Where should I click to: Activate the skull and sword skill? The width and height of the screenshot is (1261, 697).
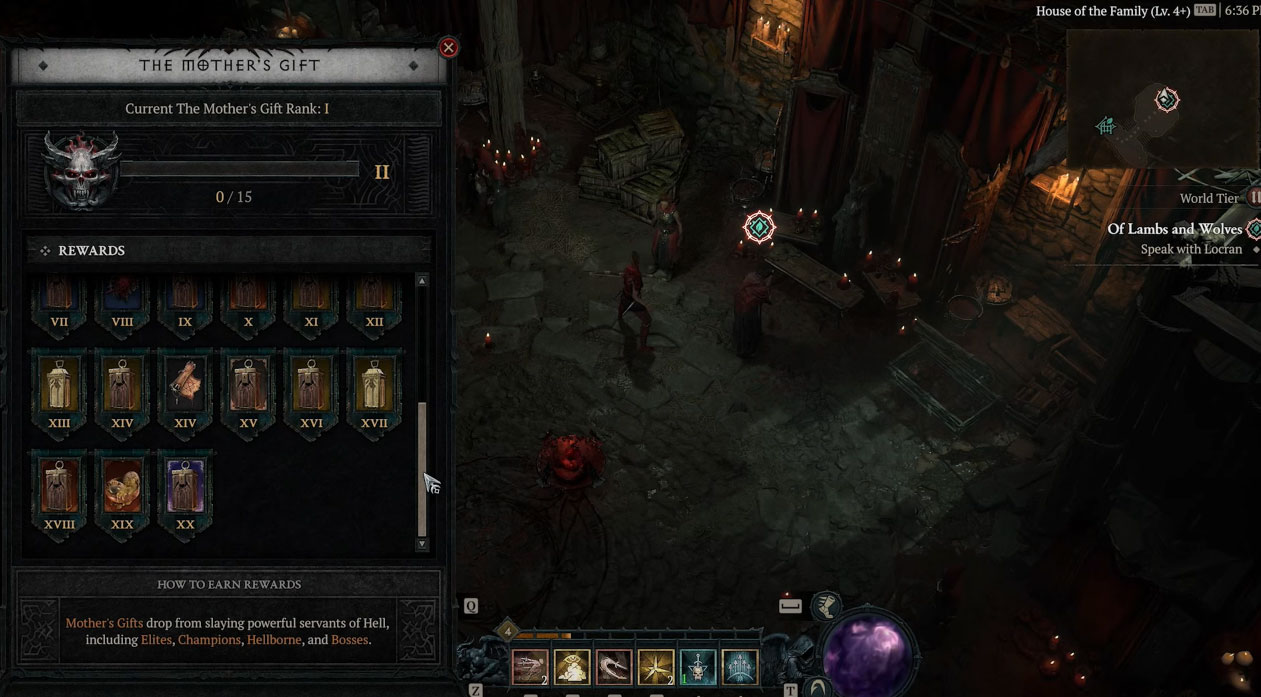(698, 667)
